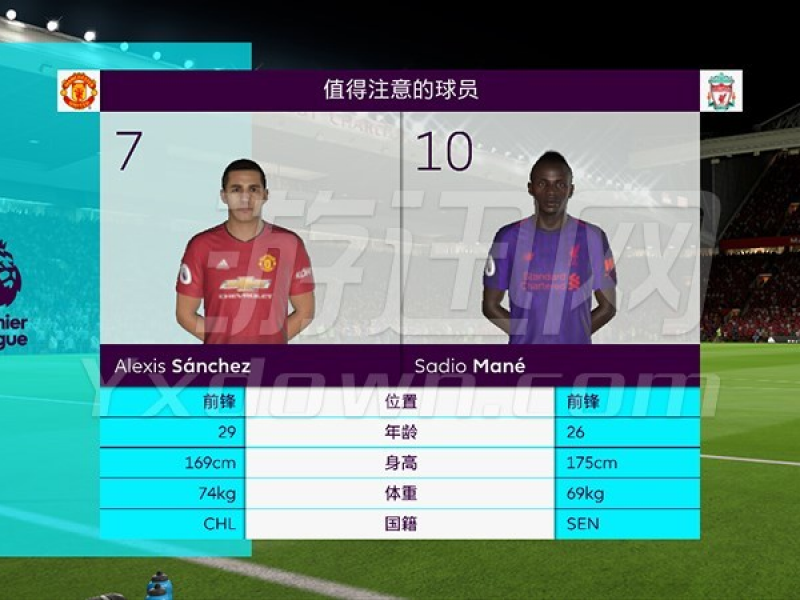Click the Liverpool crest
The image size is (800, 600).
[721, 91]
